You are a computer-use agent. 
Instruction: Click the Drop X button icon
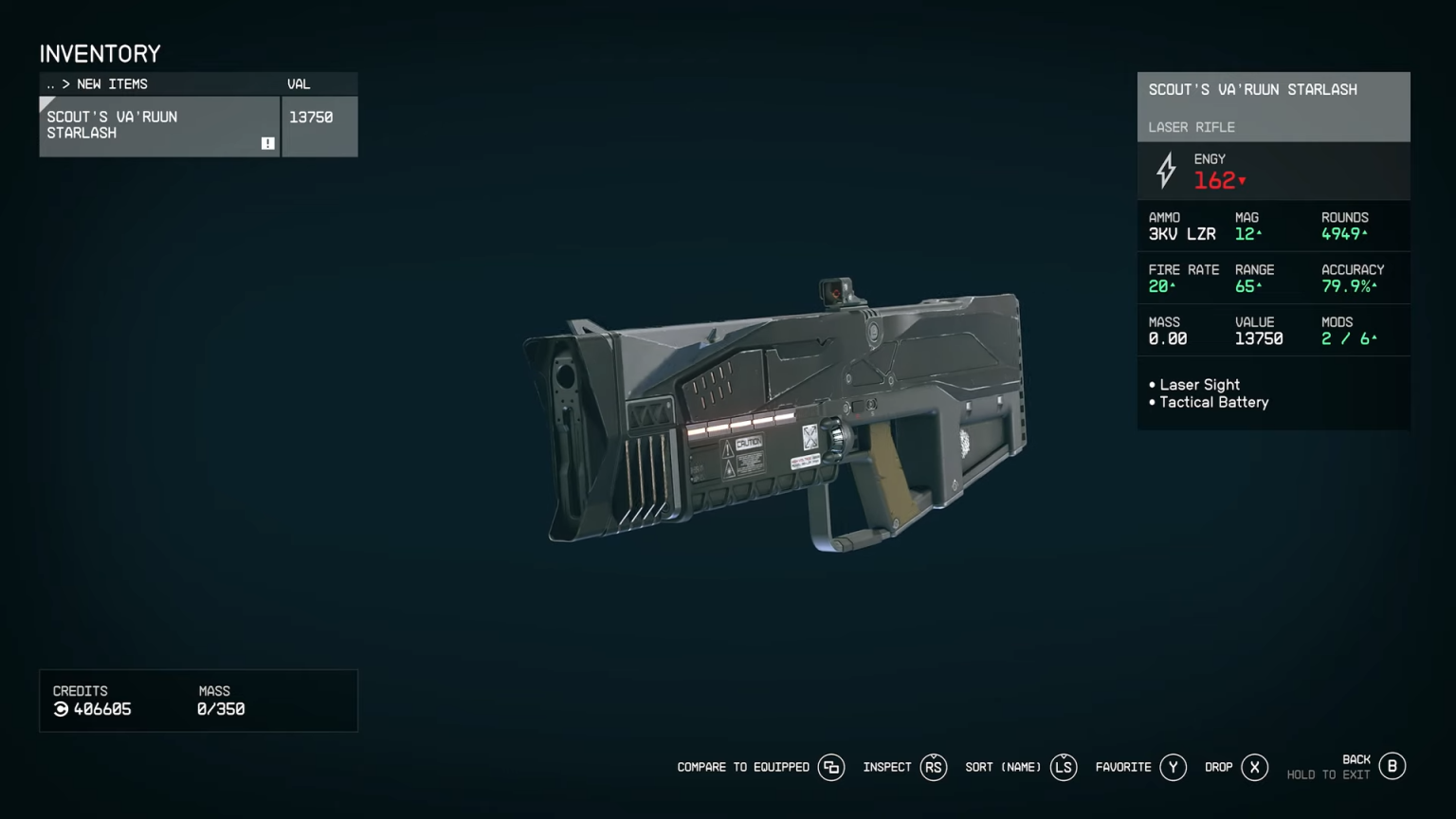[1255, 767]
